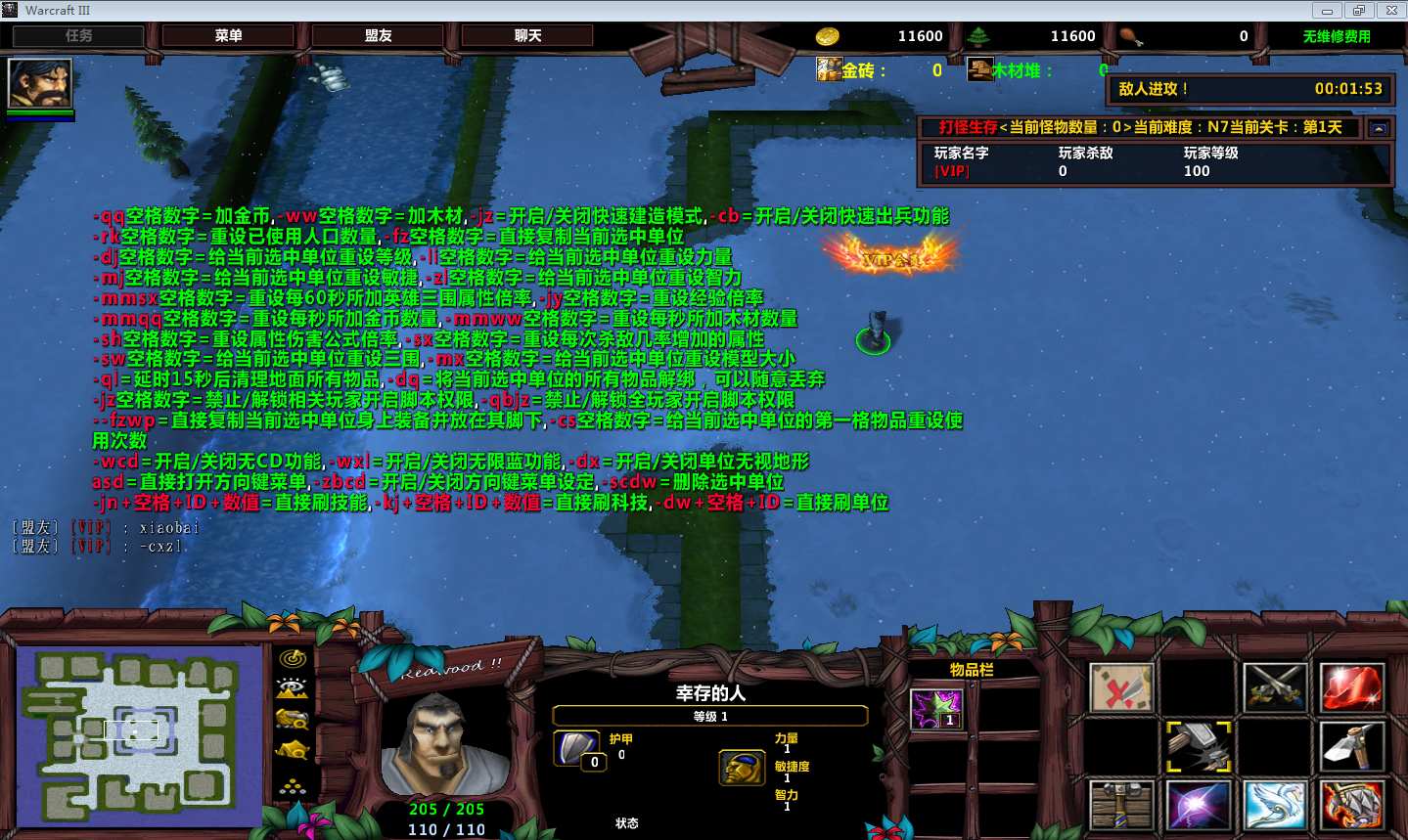Choose the crossed swords attack command
1408x840 pixels.
[x=1275, y=686]
